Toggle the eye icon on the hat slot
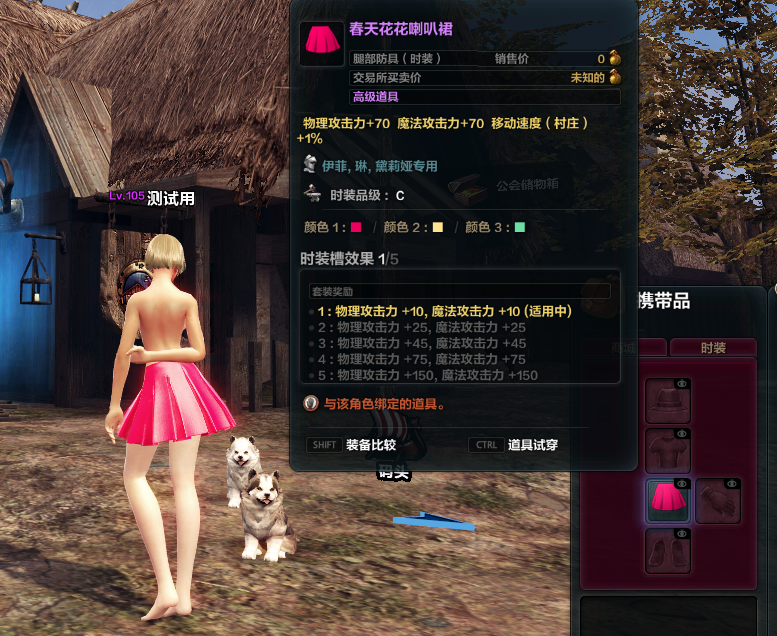 680,384
